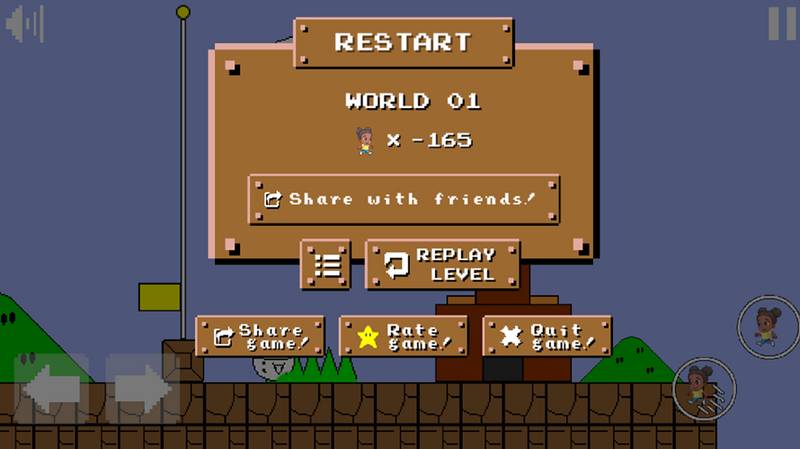Open the level list menu icon
This screenshot has width=800, height=449.
click(x=325, y=265)
